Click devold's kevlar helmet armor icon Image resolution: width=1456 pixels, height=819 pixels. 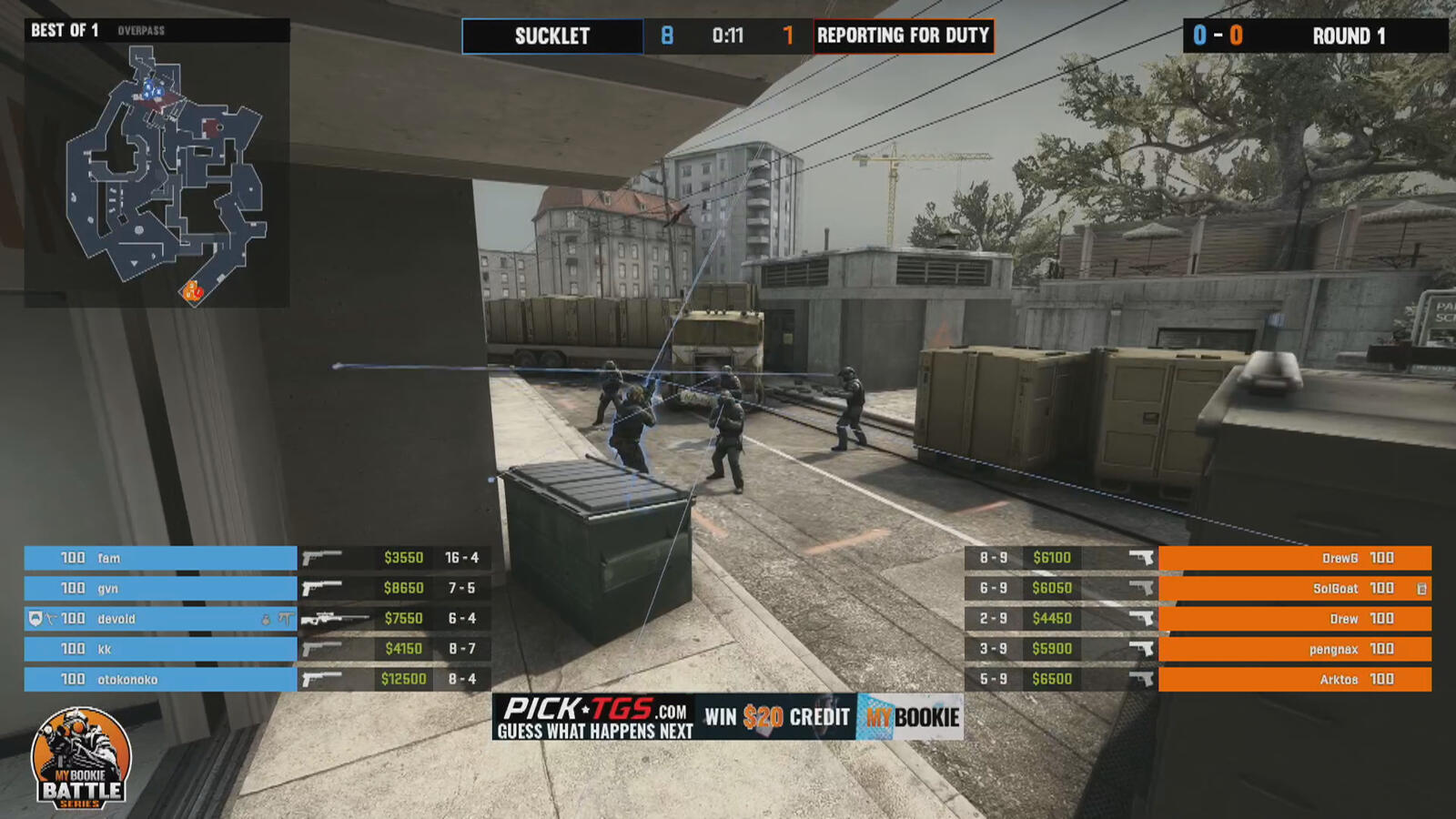(x=35, y=619)
